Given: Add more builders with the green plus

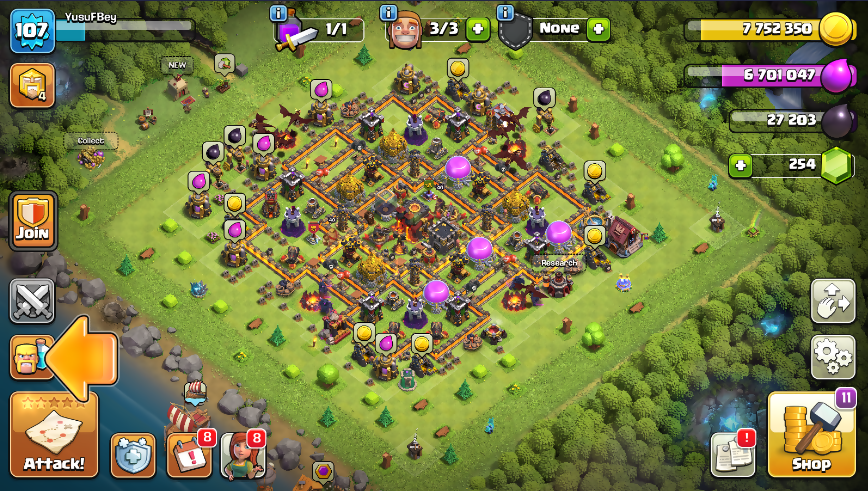Looking at the screenshot, I should coord(477,29).
